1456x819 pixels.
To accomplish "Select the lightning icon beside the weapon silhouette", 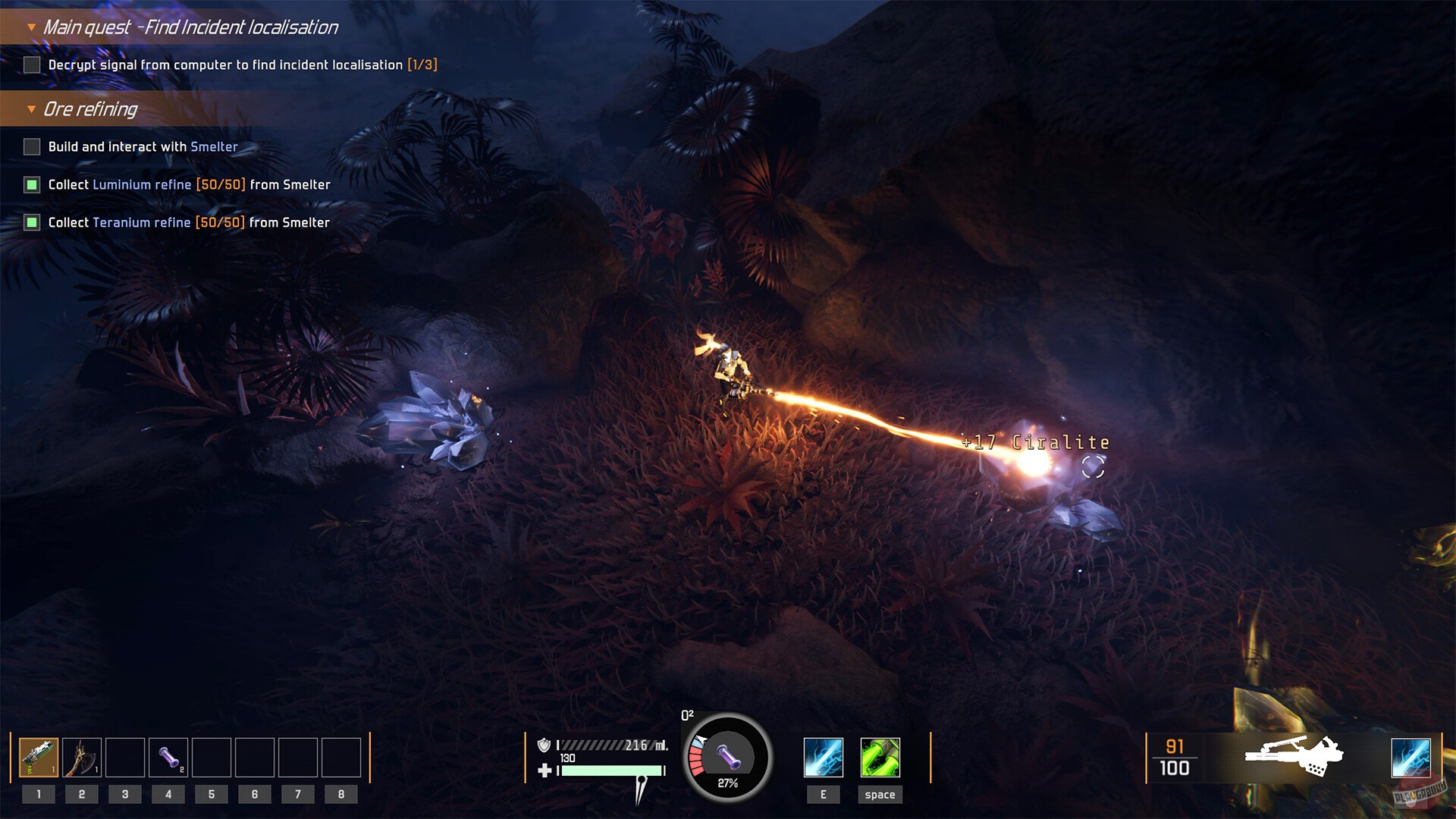I will coord(1410,758).
